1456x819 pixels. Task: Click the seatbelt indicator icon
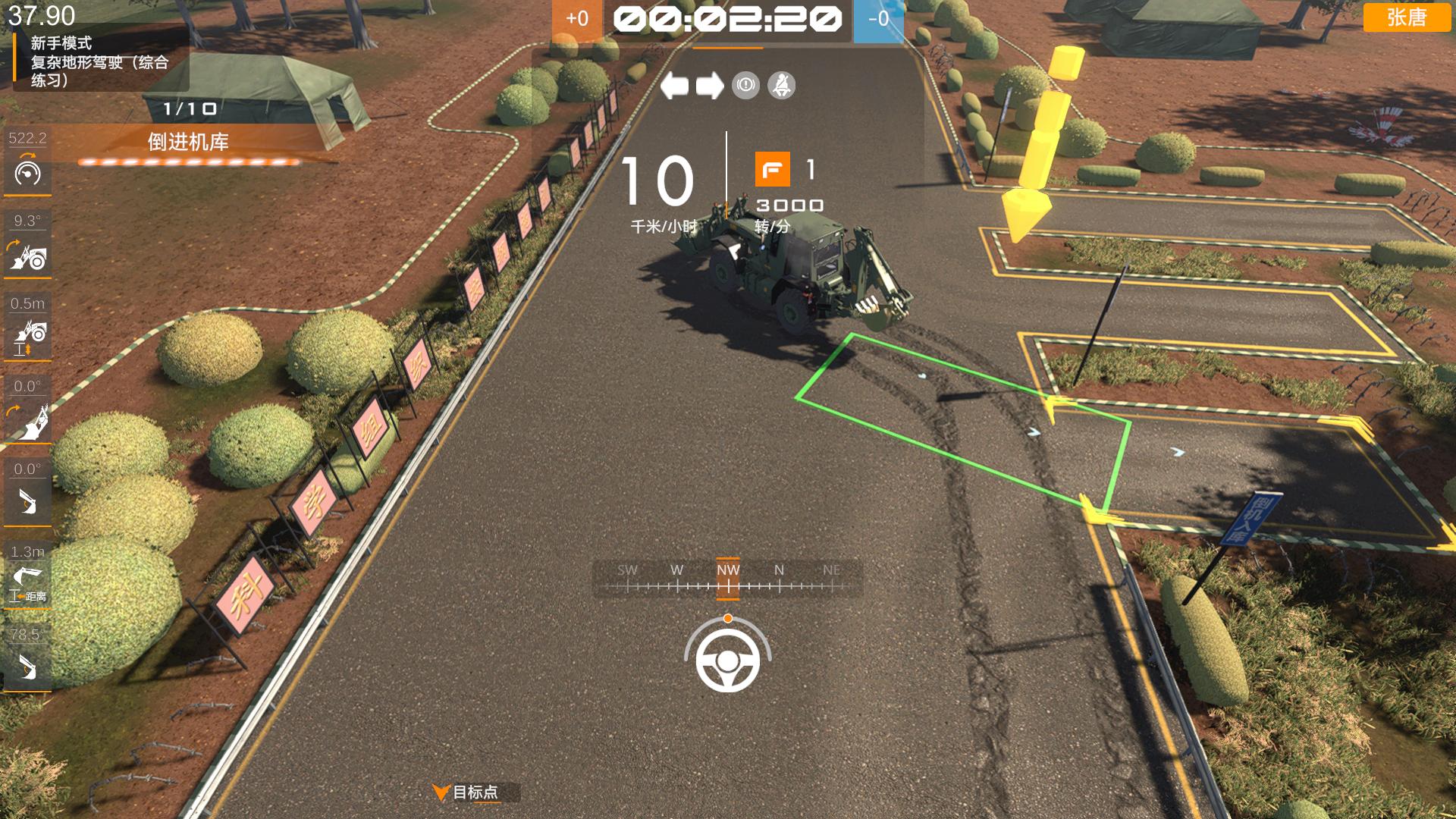tap(781, 86)
